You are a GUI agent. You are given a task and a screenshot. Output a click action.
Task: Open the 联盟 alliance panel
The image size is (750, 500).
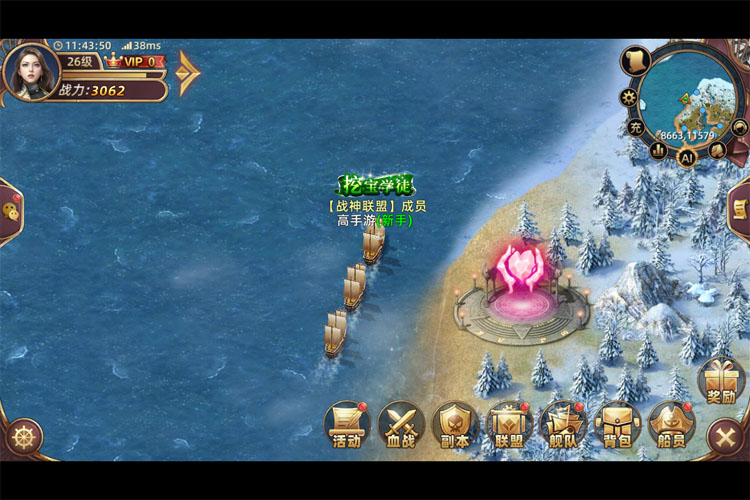pos(509,425)
